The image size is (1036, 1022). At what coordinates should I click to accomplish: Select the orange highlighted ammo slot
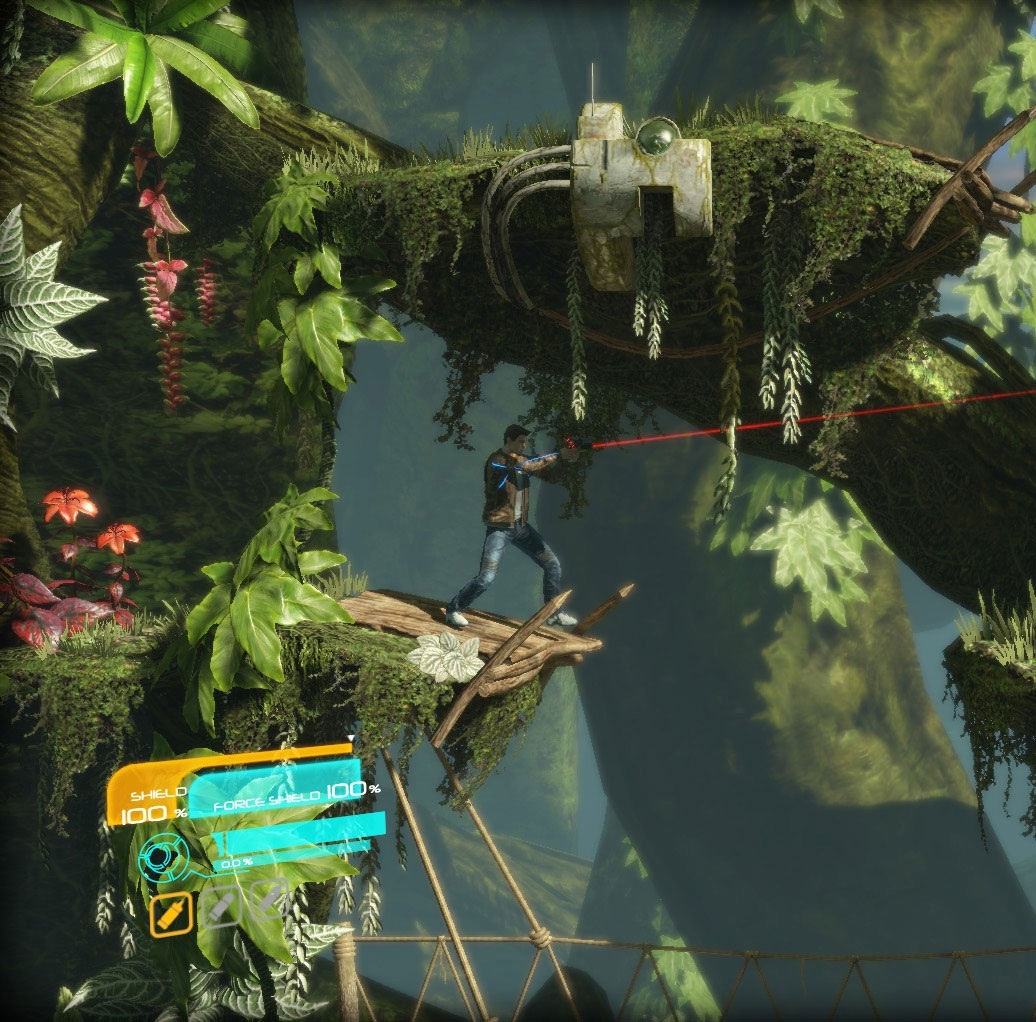(x=171, y=913)
